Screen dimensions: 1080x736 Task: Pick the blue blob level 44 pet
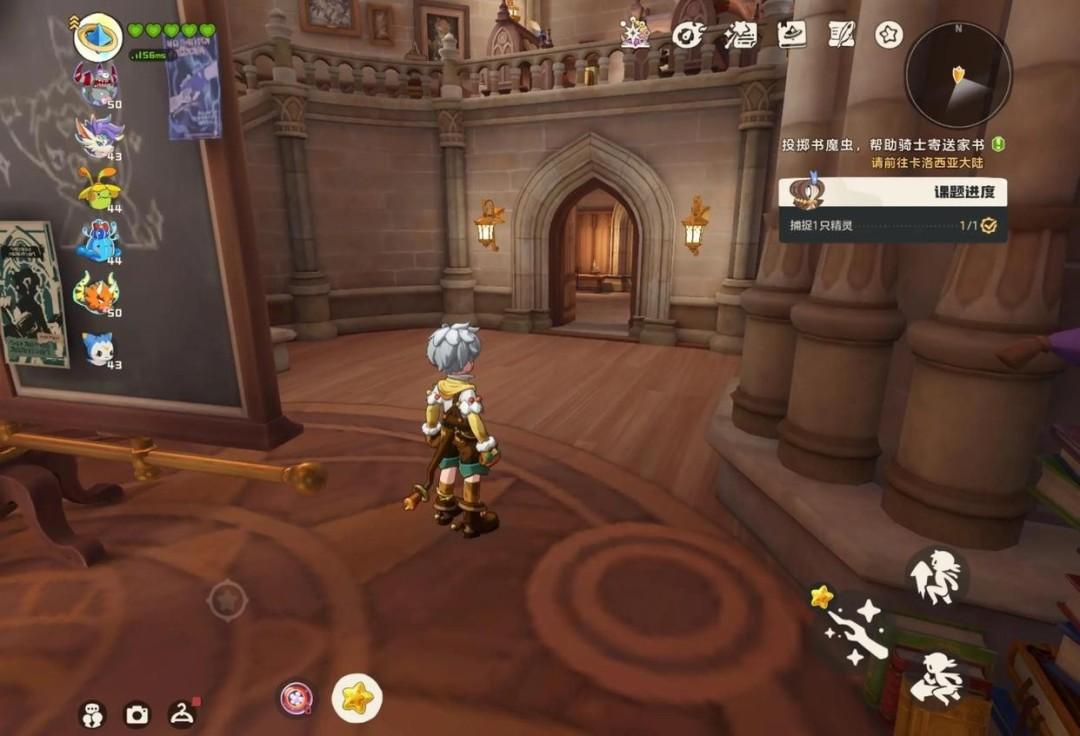coord(98,240)
